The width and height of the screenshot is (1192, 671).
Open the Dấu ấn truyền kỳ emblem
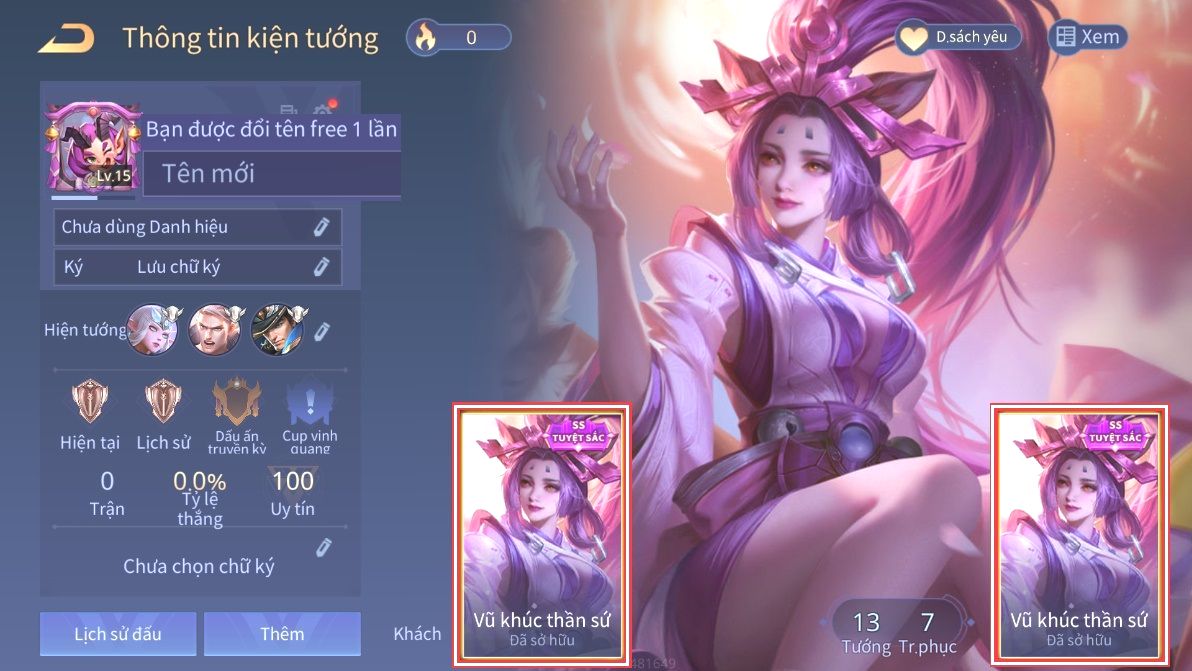tap(237, 402)
